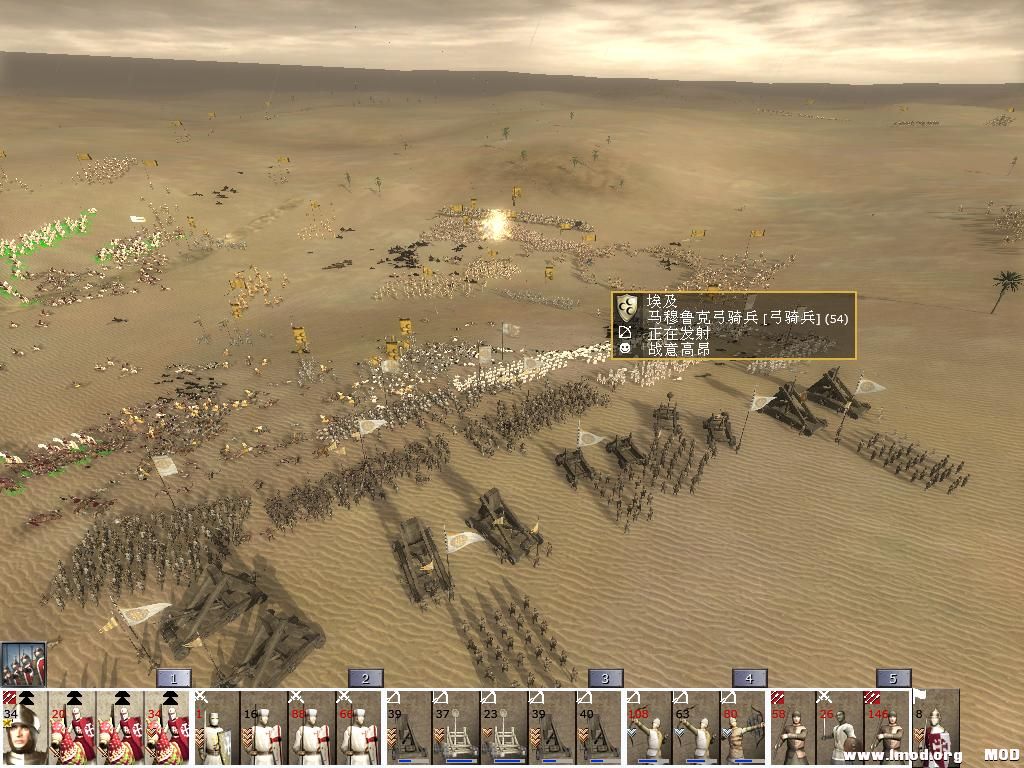Select group 1 tab
Viewport: 1024px width, 768px height.
[173, 678]
